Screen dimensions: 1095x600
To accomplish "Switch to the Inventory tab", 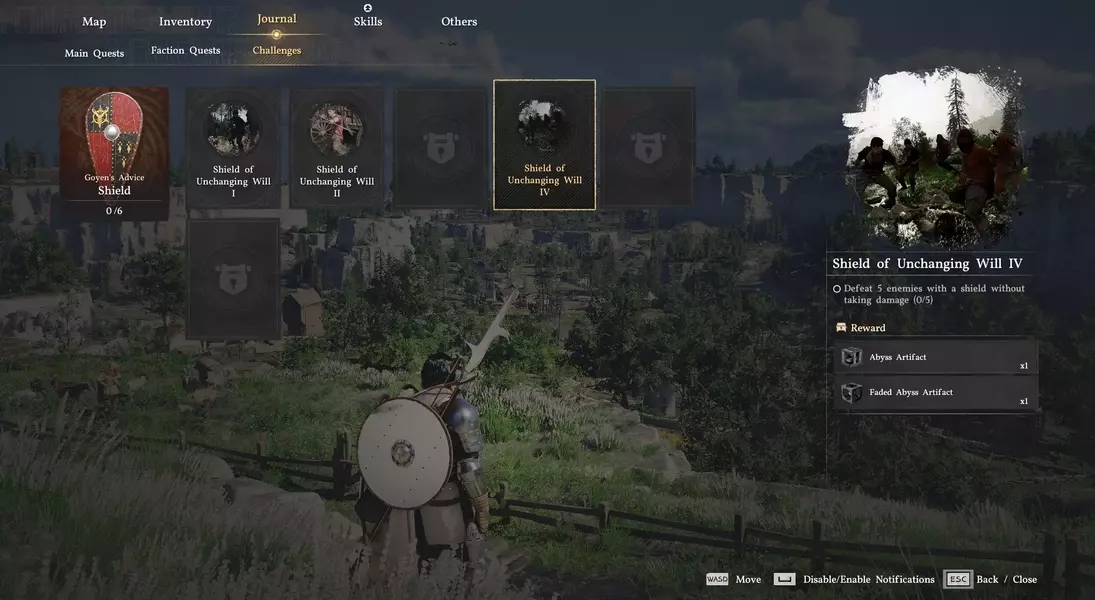I will pyautogui.click(x=185, y=22).
